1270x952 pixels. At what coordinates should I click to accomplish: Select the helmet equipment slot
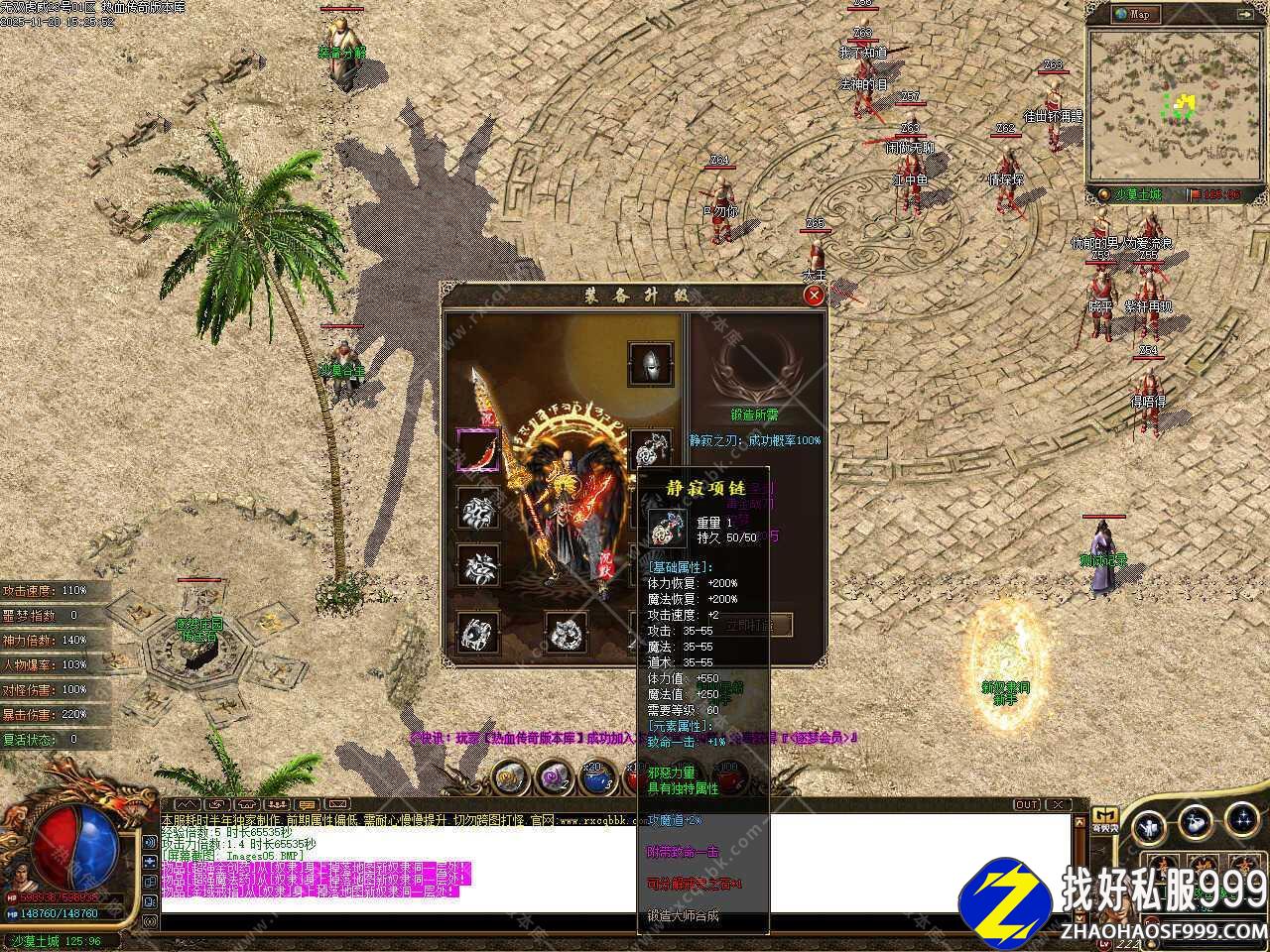(651, 364)
